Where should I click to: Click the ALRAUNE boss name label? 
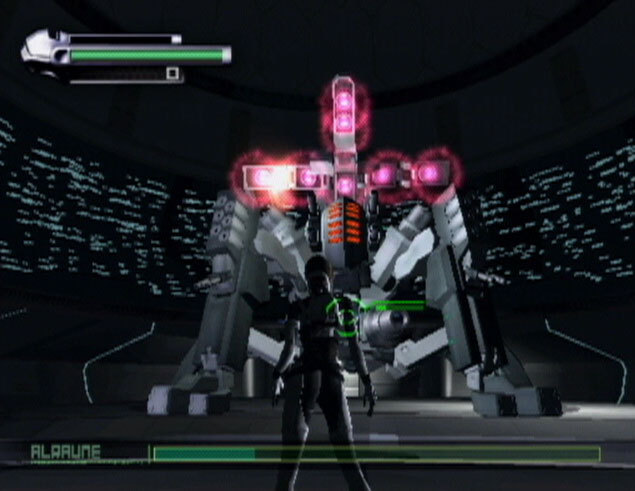click(66, 452)
